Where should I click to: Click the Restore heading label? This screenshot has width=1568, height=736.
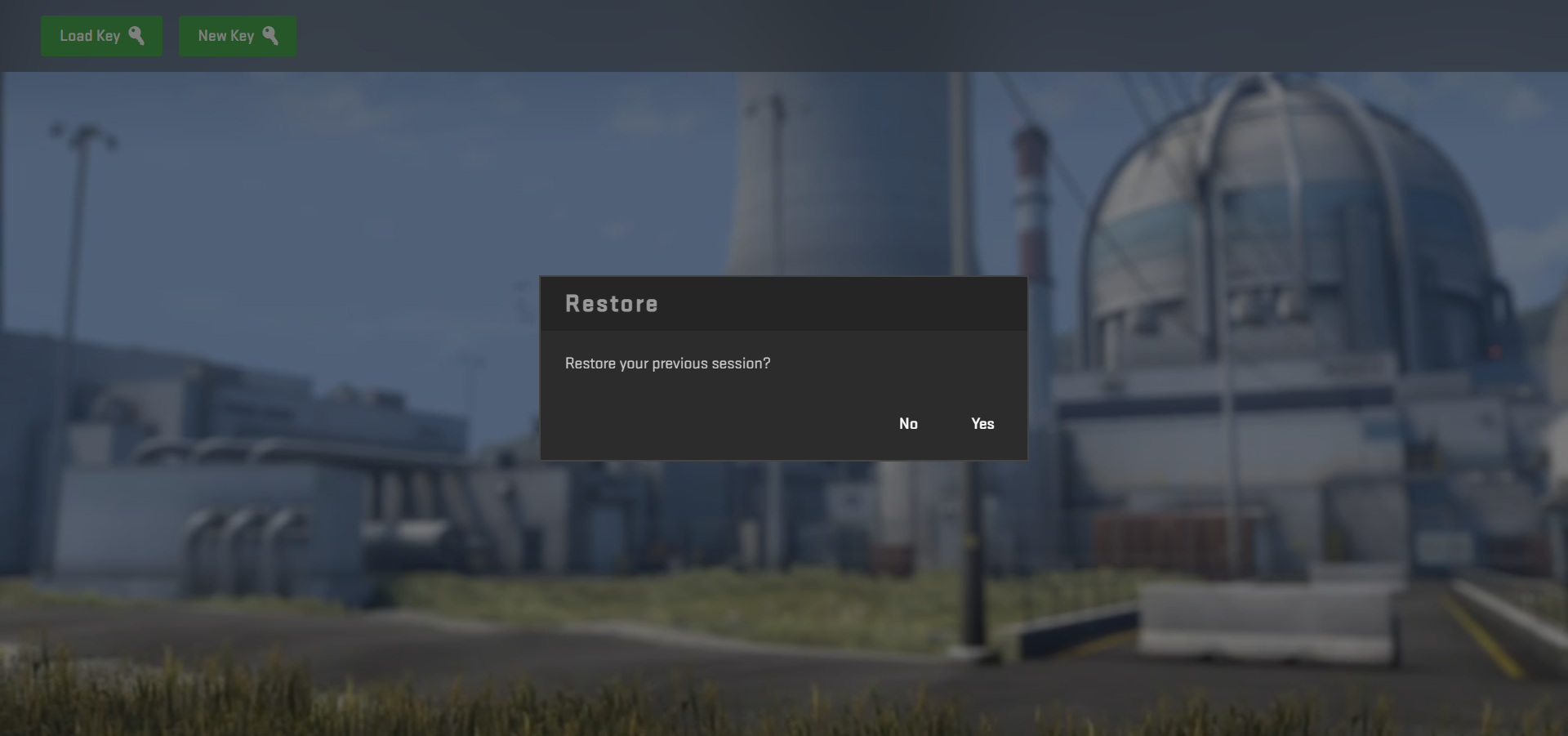(611, 303)
